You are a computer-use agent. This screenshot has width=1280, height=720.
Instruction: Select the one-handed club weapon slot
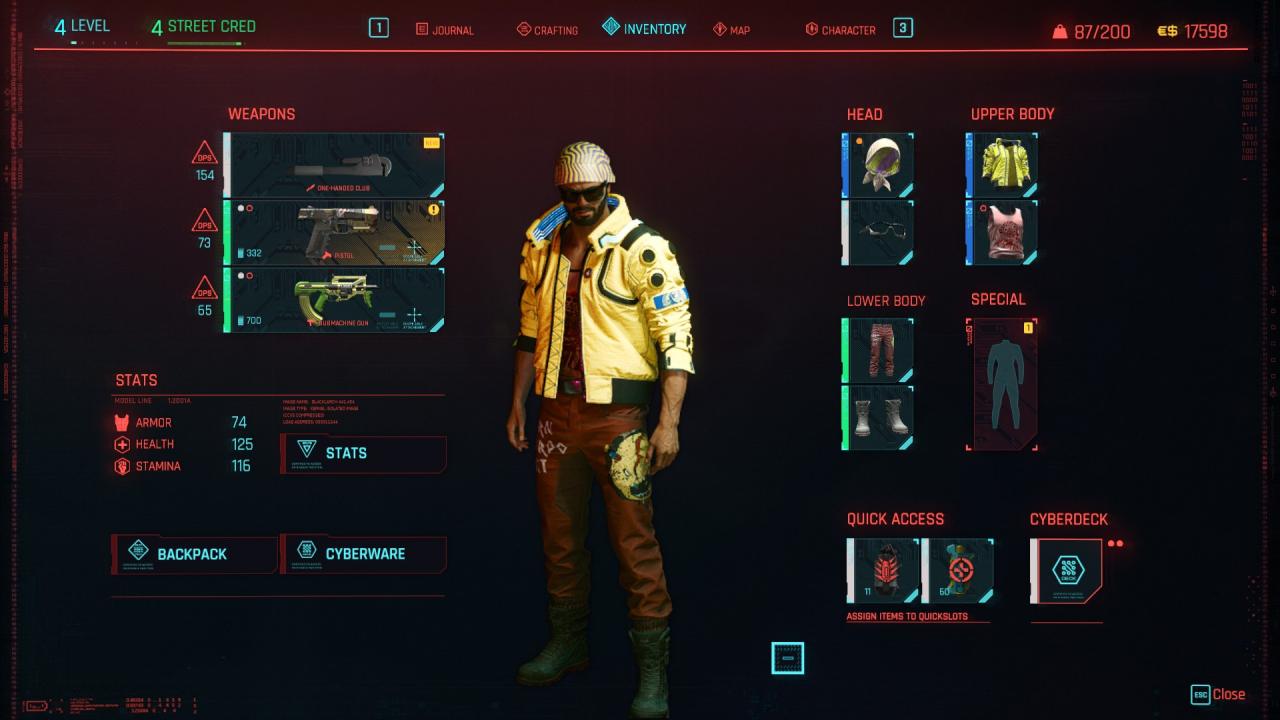click(x=334, y=166)
